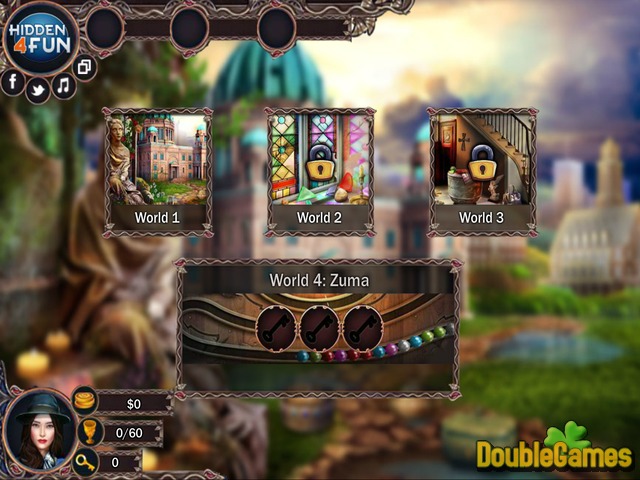Toggle fullscreen with the overlapping squares icon

tap(85, 68)
